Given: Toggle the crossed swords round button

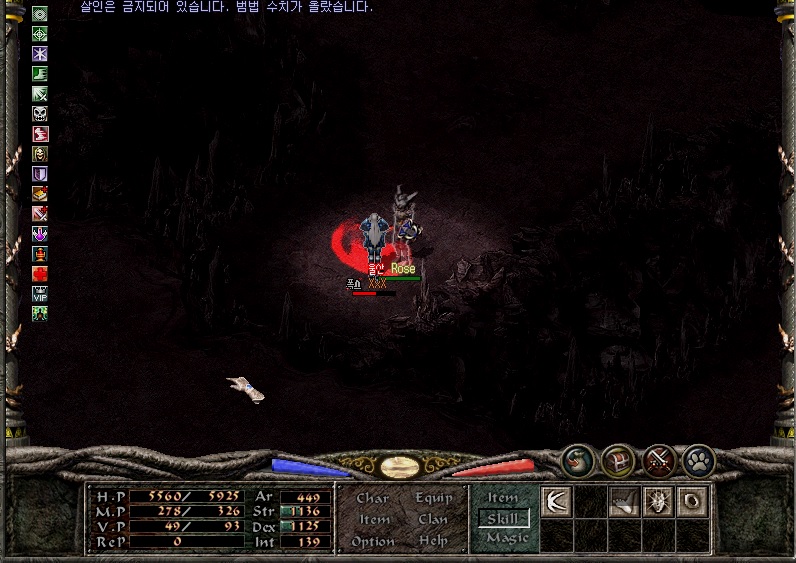Looking at the screenshot, I should pyautogui.click(x=659, y=460).
